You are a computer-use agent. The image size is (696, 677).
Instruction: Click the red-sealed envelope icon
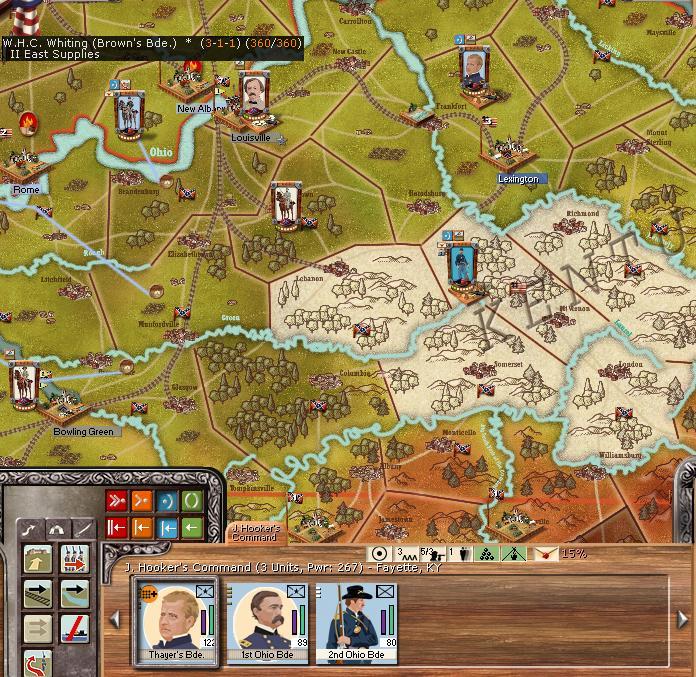(x=546, y=553)
